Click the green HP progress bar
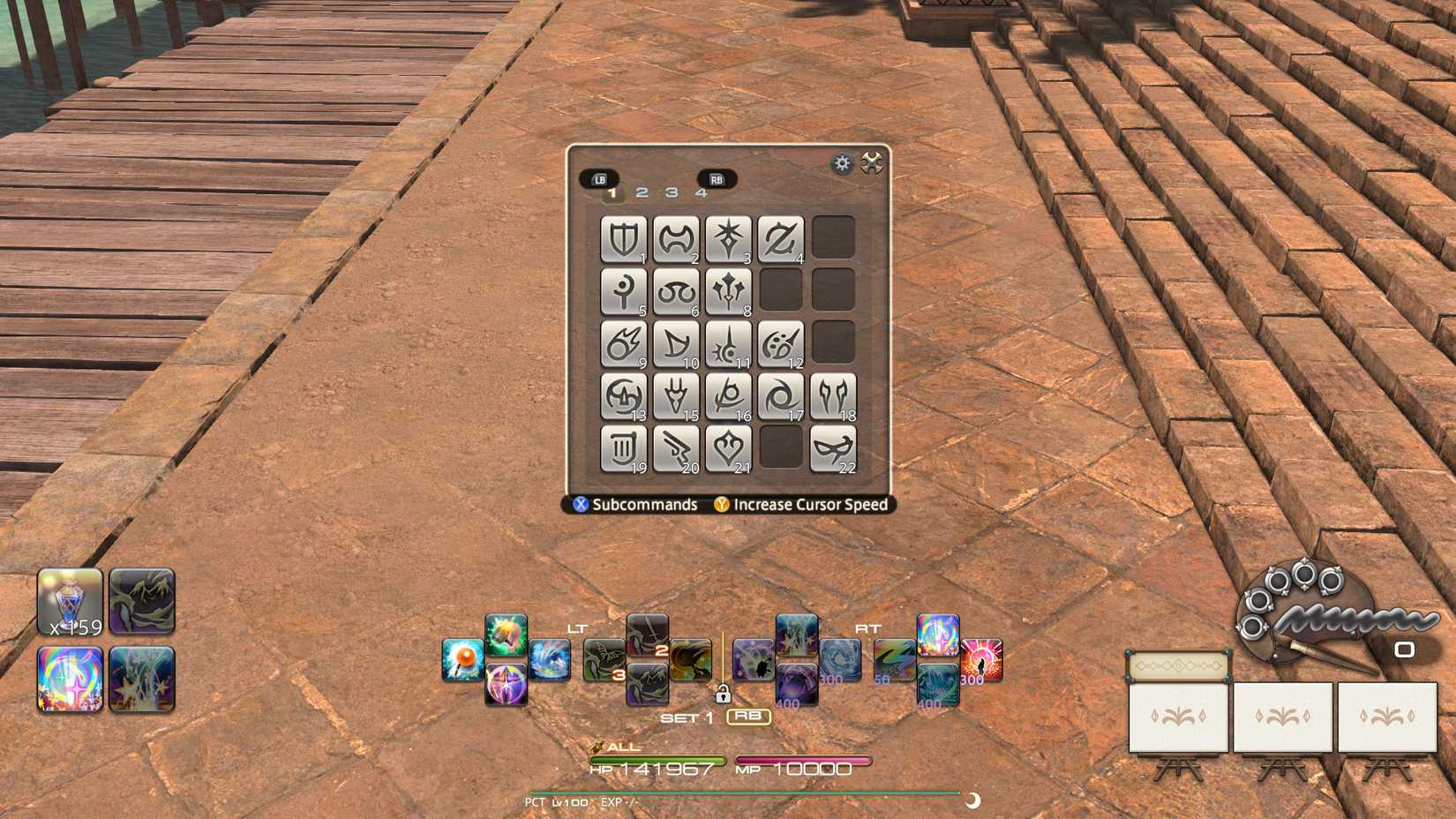Viewport: 1456px width, 819px height. [x=657, y=760]
